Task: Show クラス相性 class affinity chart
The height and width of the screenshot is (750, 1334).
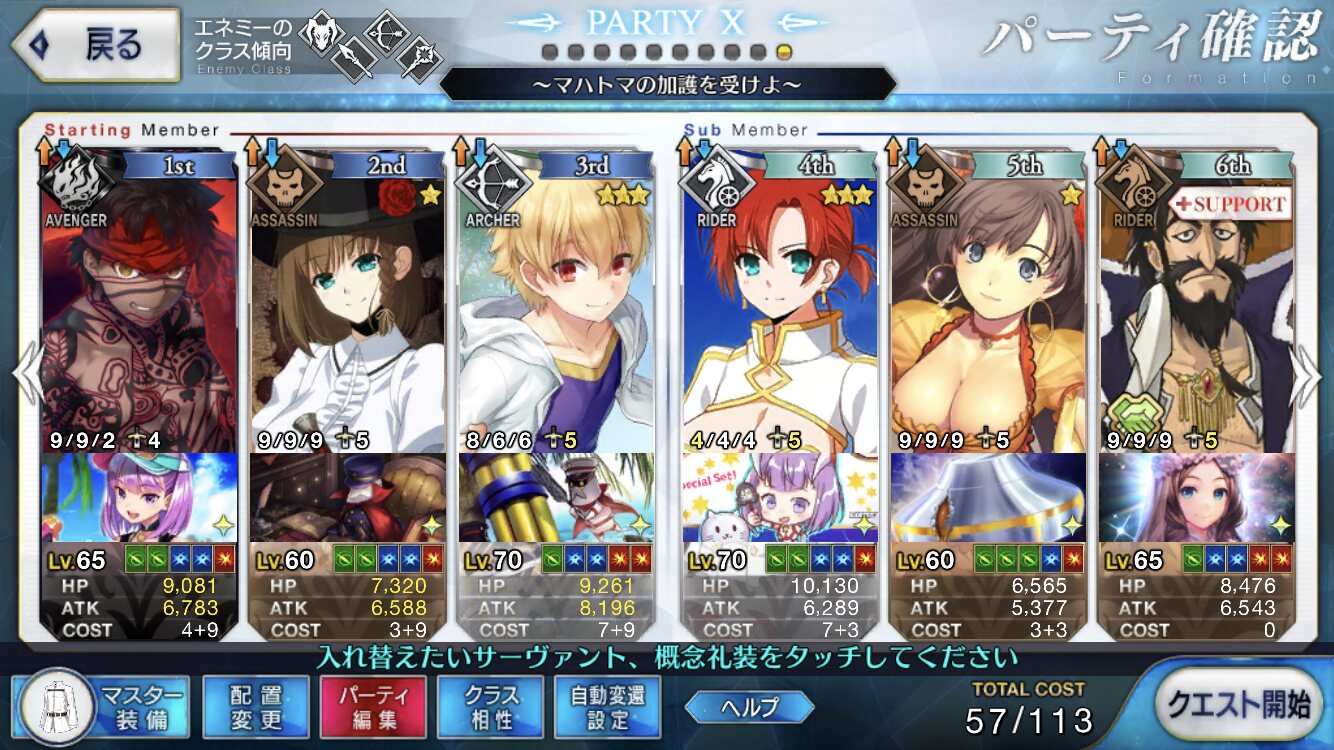Action: (490, 706)
